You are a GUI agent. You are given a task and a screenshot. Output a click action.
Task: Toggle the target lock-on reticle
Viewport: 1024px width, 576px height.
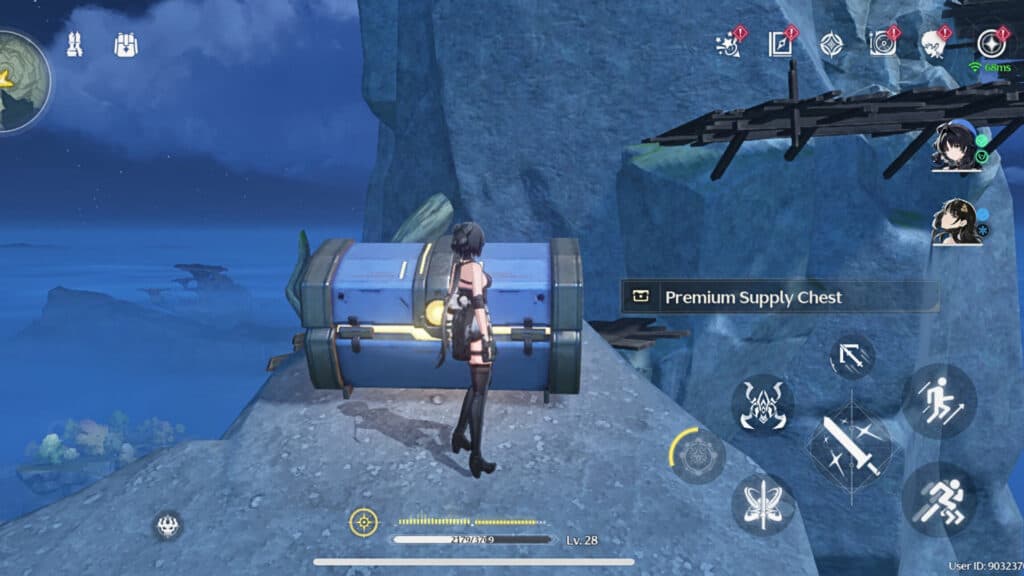coord(363,521)
